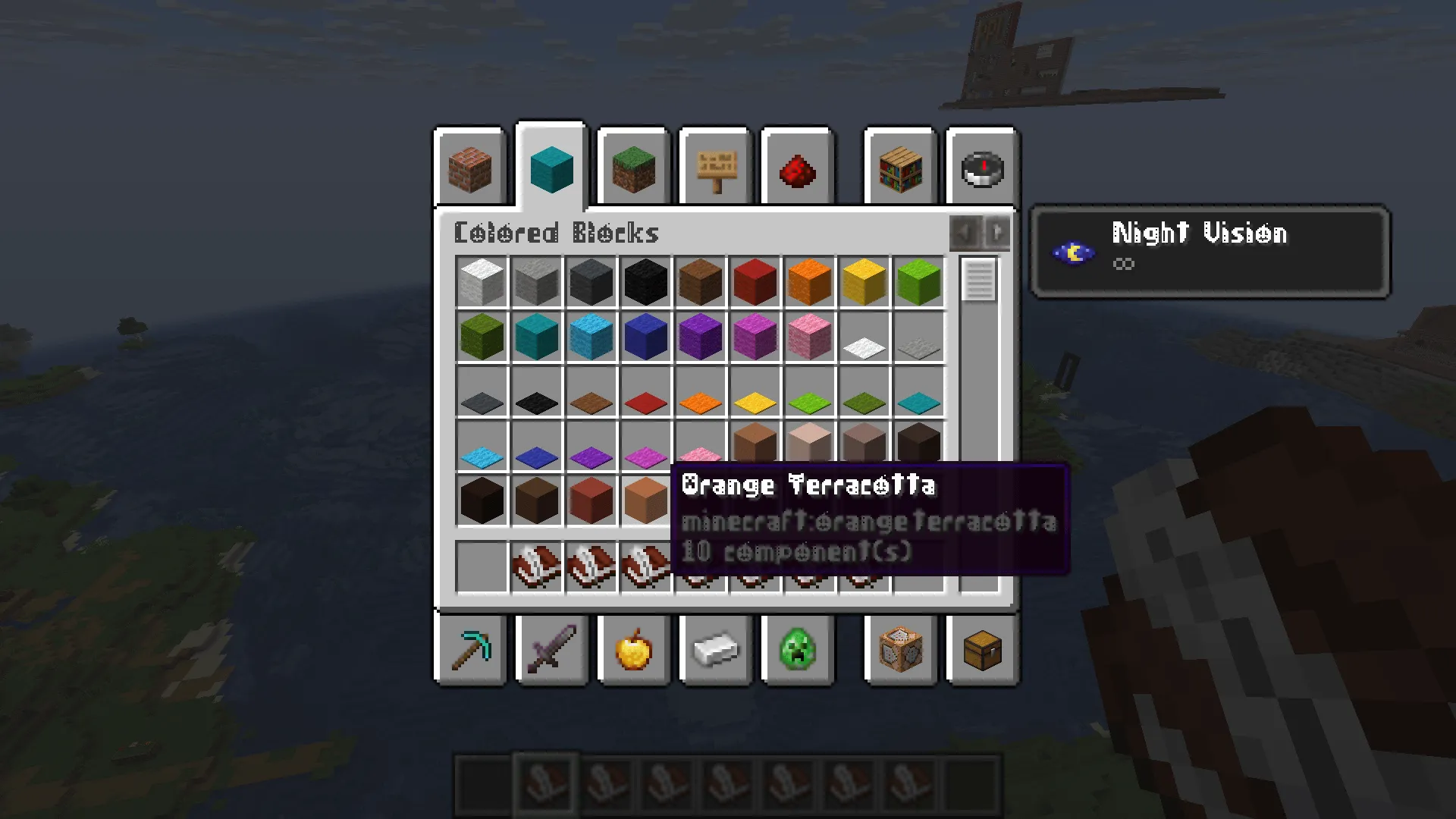Select the white wool block swatch
This screenshot has height=819, width=1456.
point(482,281)
